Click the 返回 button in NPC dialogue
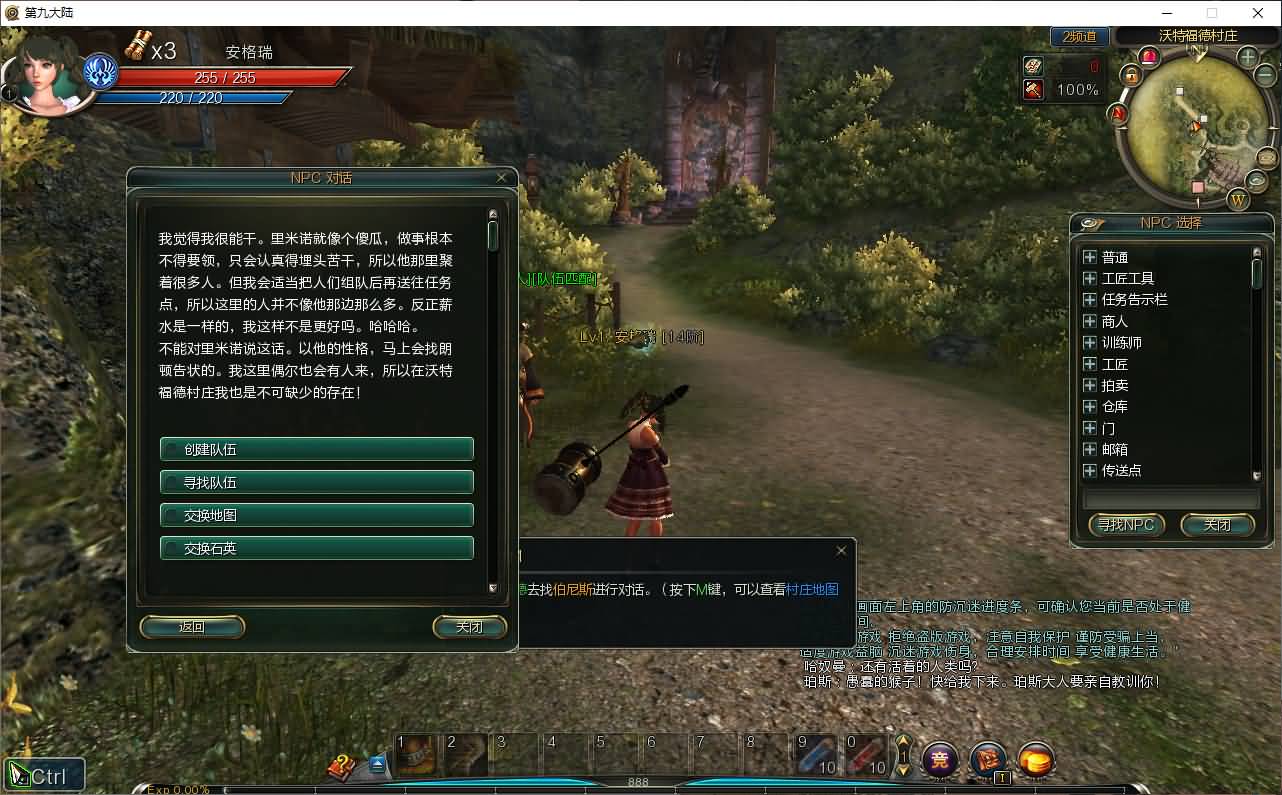The image size is (1282, 795). 192,627
